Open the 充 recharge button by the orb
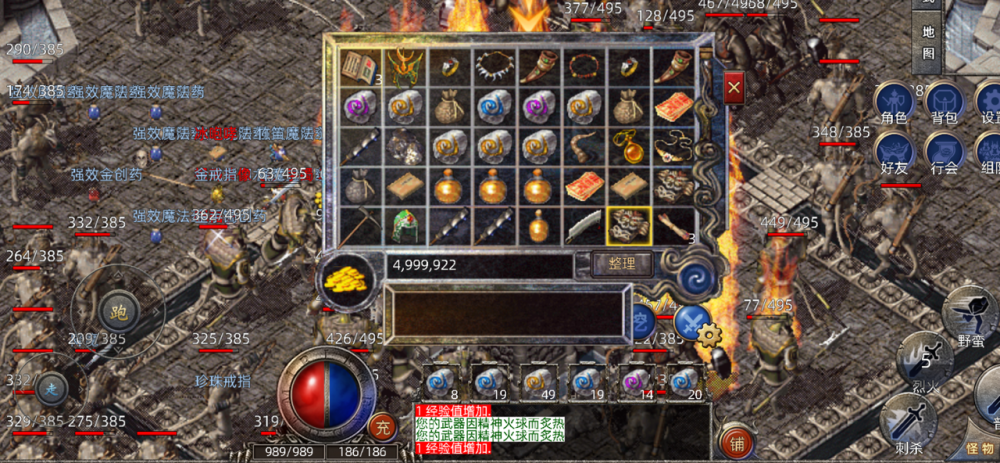Viewport: 1000px width, 463px height. click(381, 425)
